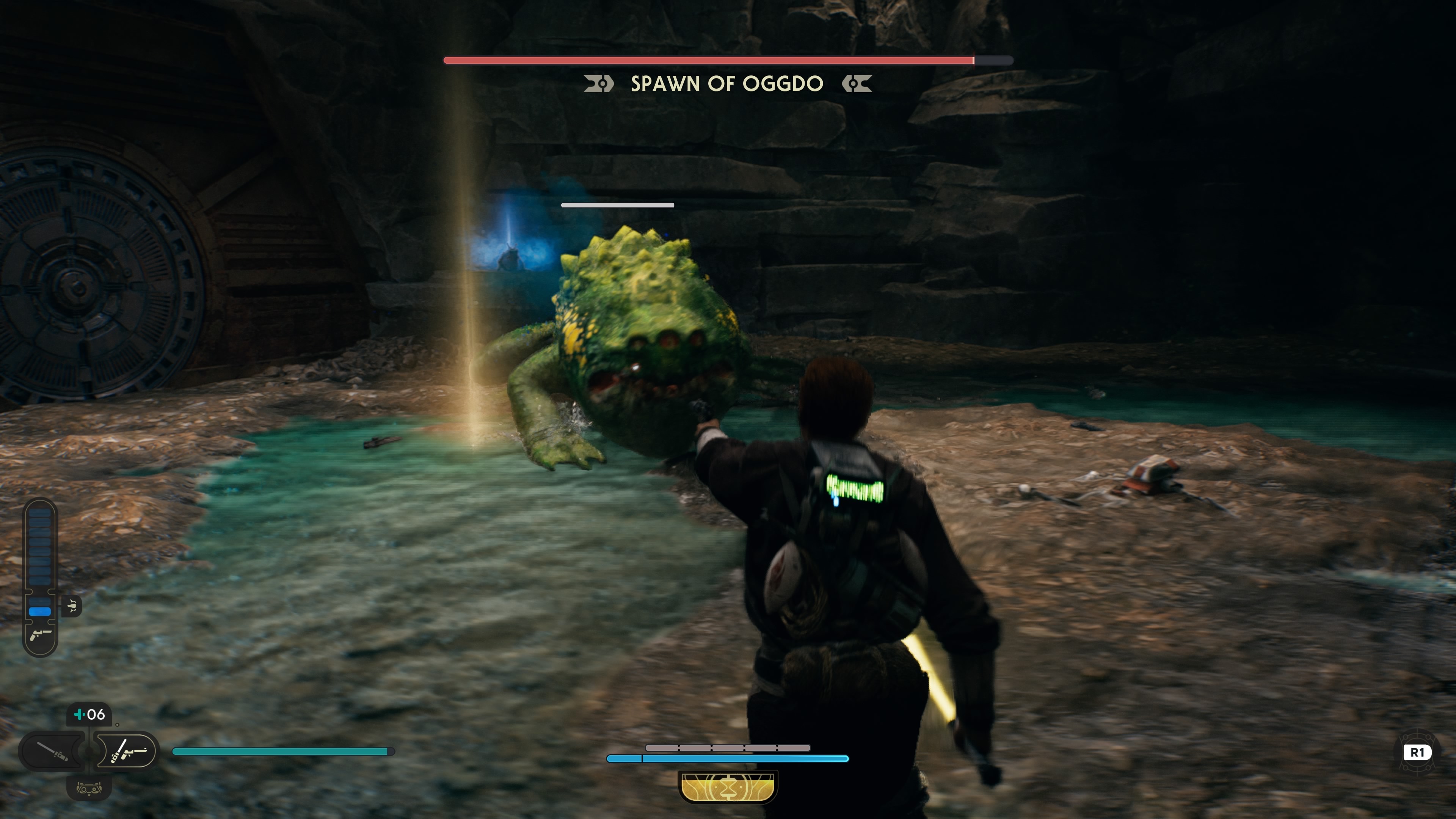Select the charged shot icon beside ammo gauge
This screenshot has height=819, width=1456.
point(72,606)
